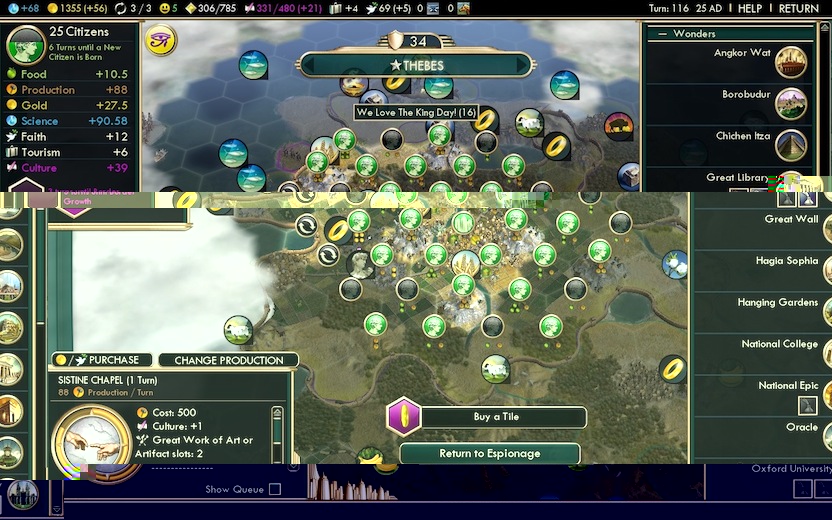The width and height of the screenshot is (832, 520).
Task: Select the Hagia Sophia entry
Action: click(x=787, y=261)
